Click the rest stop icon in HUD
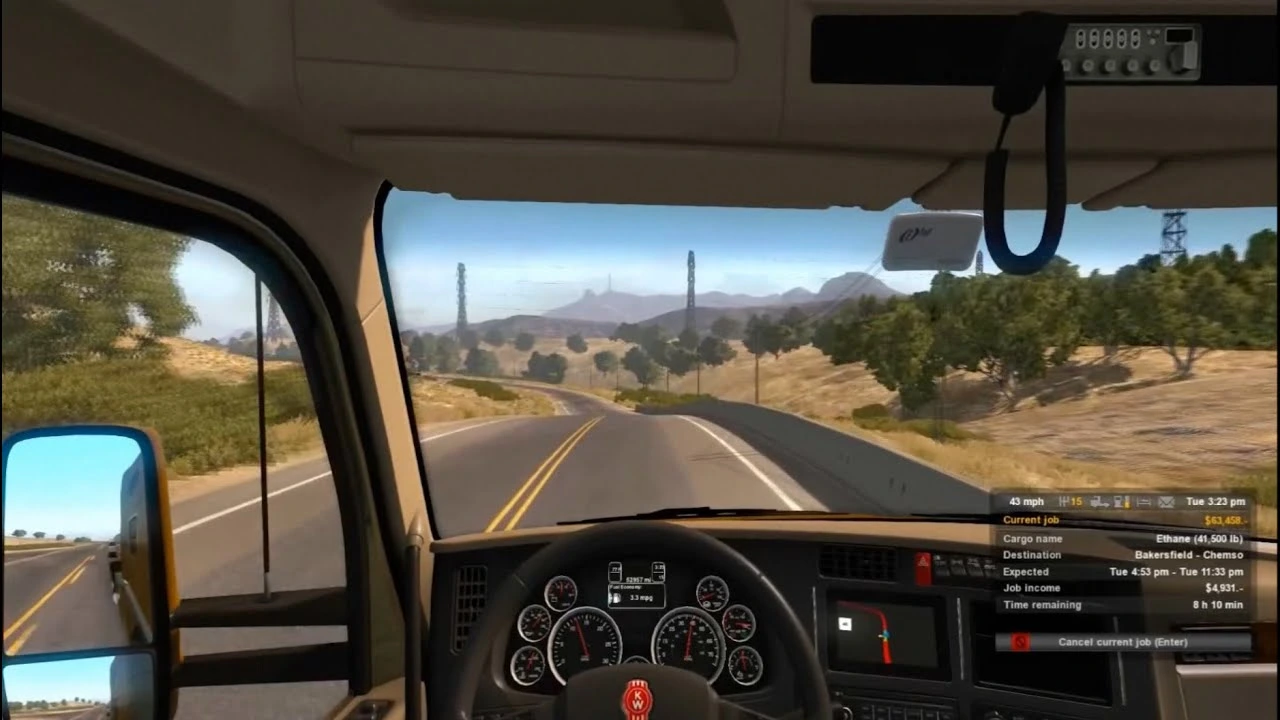 pyautogui.click(x=1144, y=501)
